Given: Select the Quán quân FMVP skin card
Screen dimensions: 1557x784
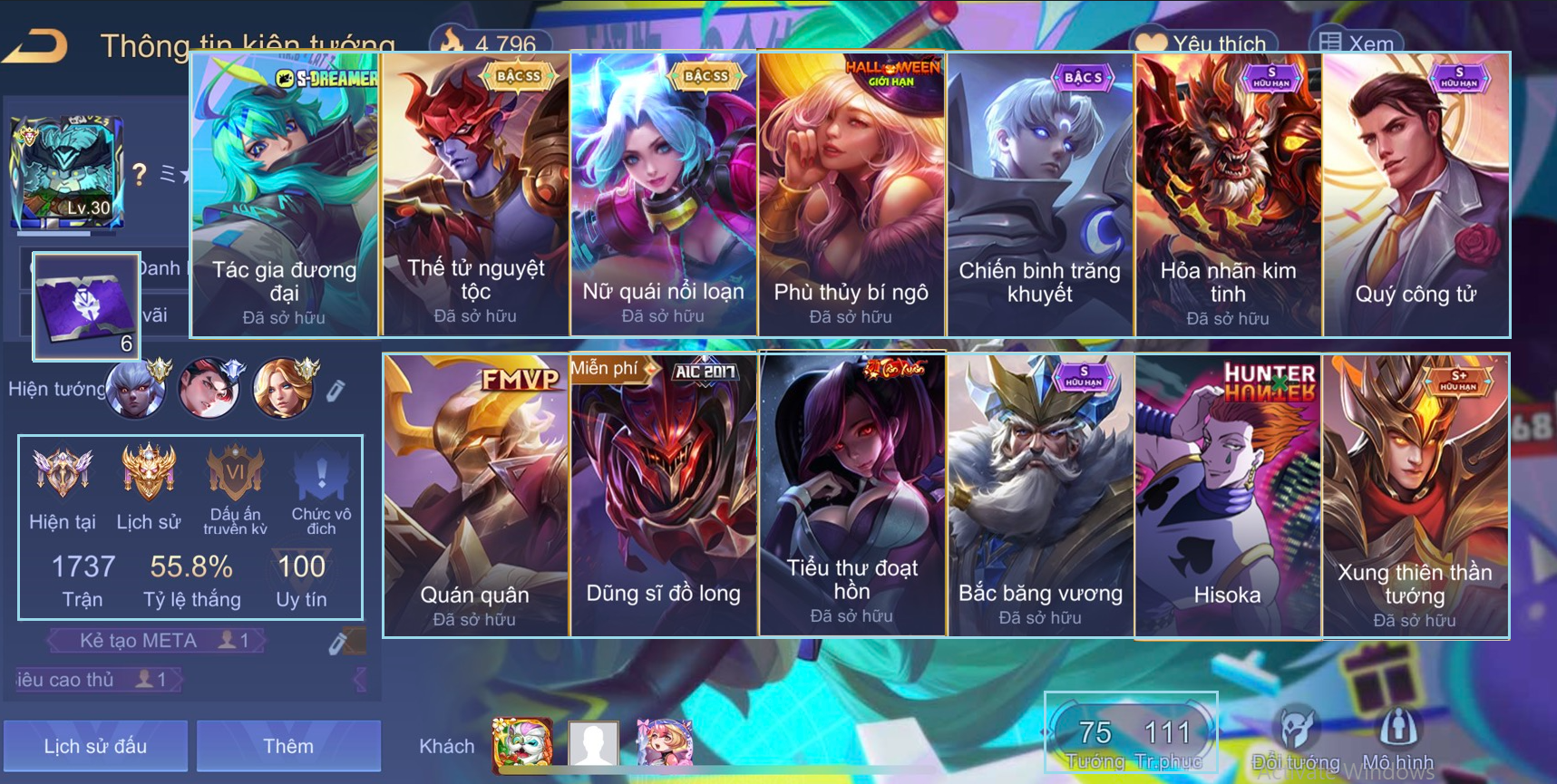Looking at the screenshot, I should tap(475, 495).
